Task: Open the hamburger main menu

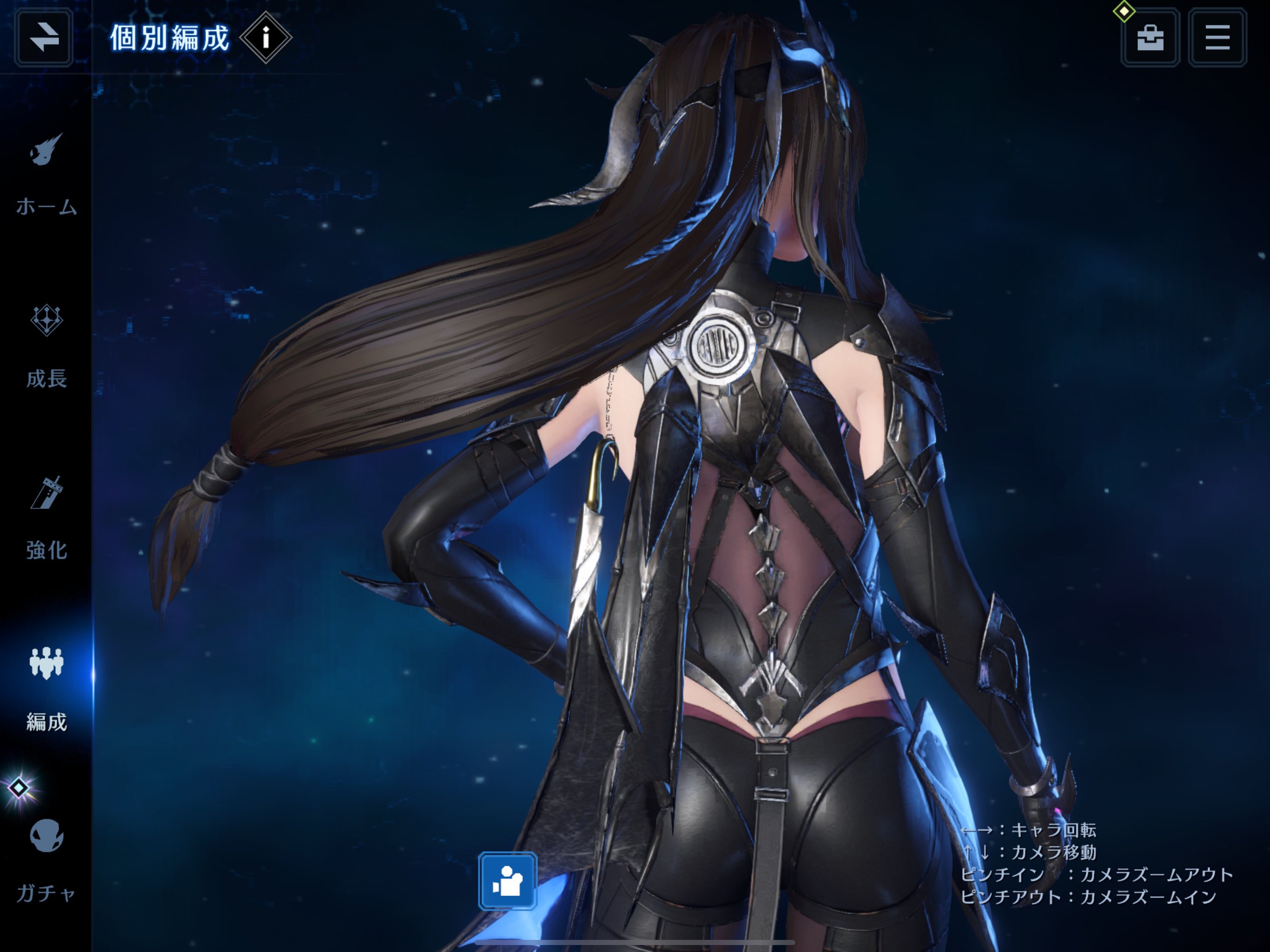Action: (1217, 38)
